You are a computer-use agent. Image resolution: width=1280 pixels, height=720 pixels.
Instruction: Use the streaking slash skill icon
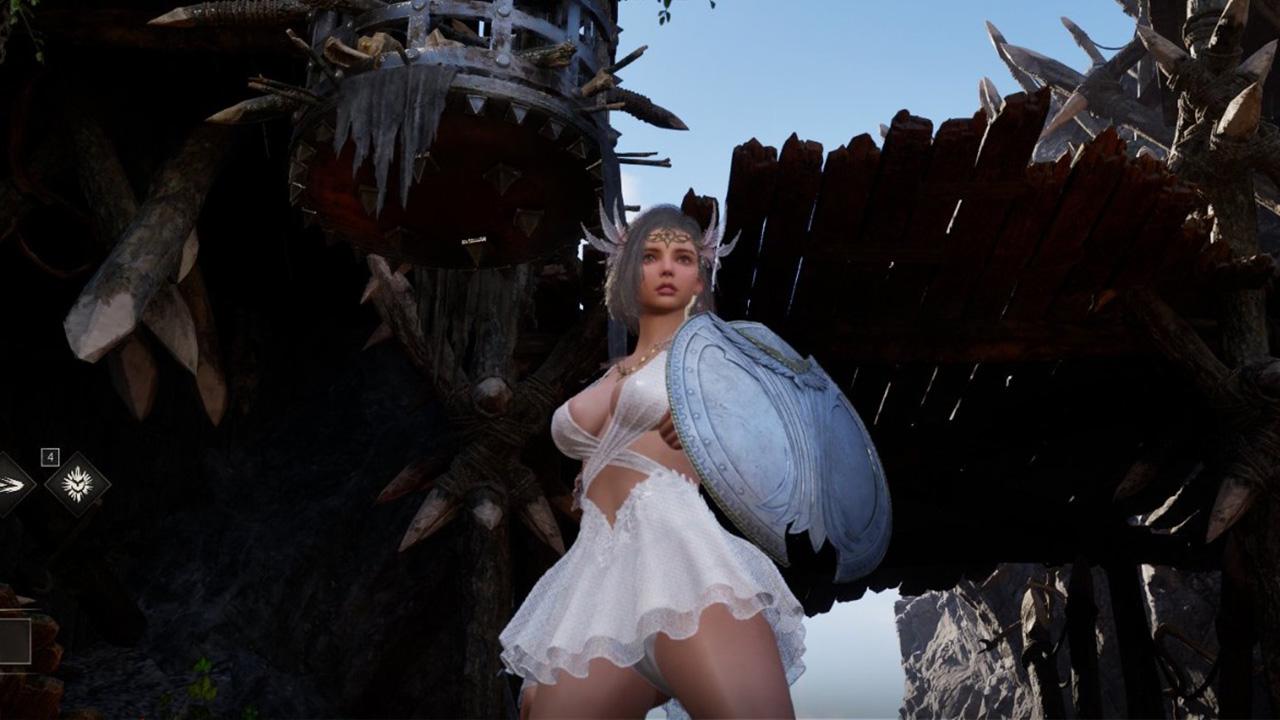coord(10,486)
